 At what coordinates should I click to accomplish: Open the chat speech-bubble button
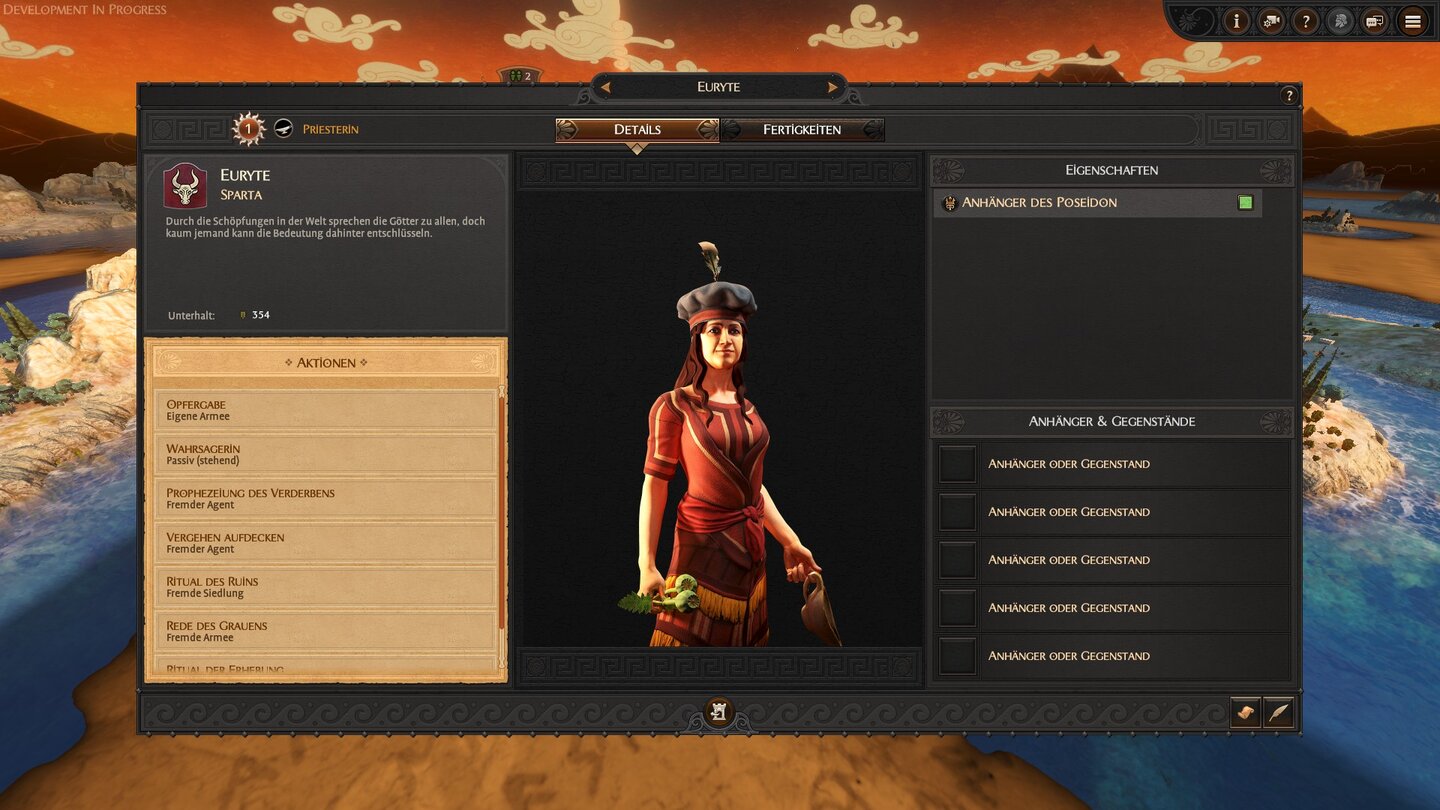pyautogui.click(x=1375, y=21)
